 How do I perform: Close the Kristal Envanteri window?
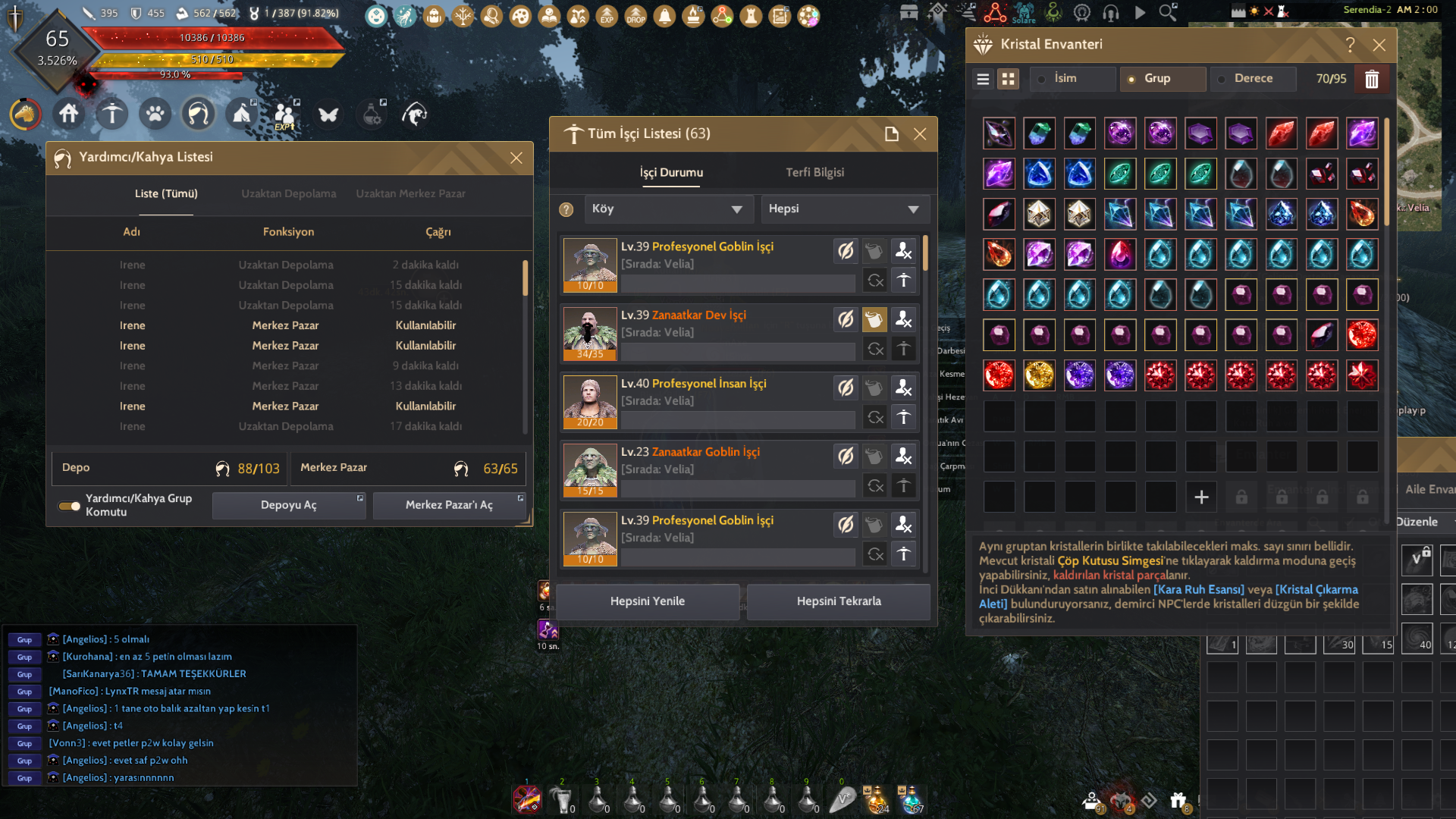pyautogui.click(x=1379, y=45)
